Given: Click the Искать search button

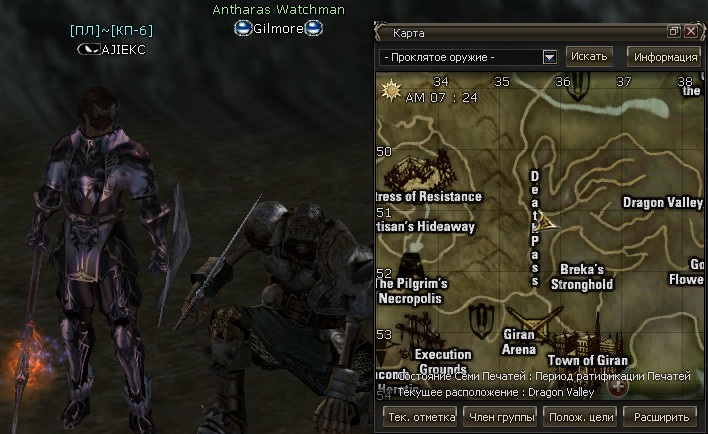Looking at the screenshot, I should pyautogui.click(x=589, y=56).
